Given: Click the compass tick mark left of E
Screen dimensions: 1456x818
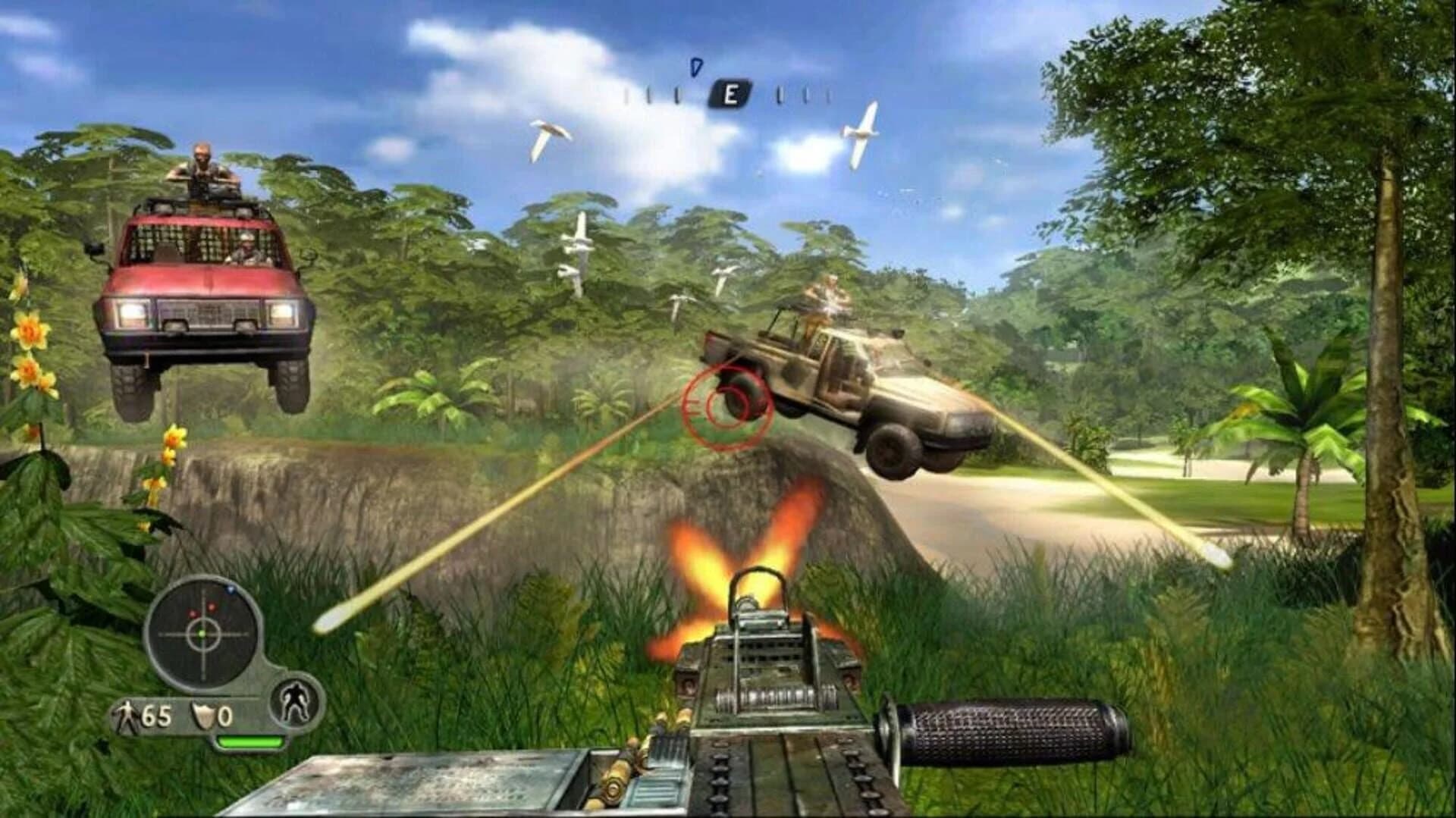Looking at the screenshot, I should coord(676,95).
